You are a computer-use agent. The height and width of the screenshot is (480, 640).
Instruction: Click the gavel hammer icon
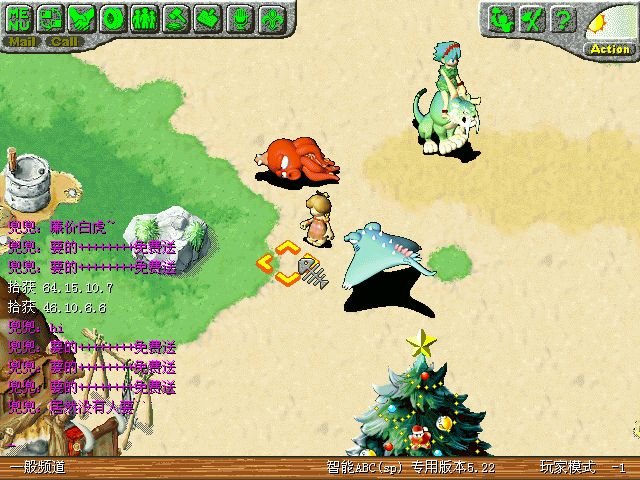pos(176,18)
